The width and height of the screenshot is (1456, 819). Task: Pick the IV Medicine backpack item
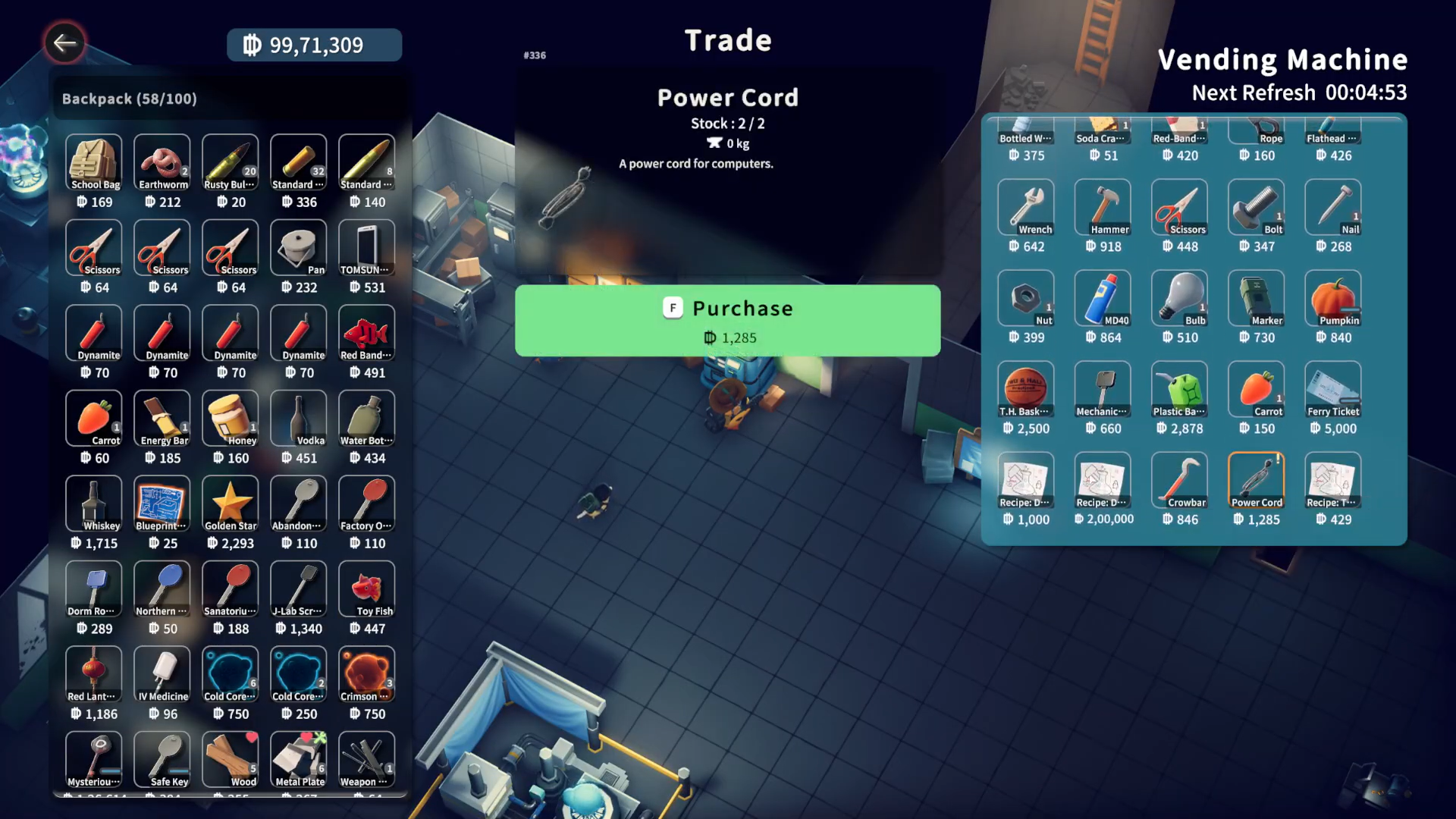(x=162, y=675)
